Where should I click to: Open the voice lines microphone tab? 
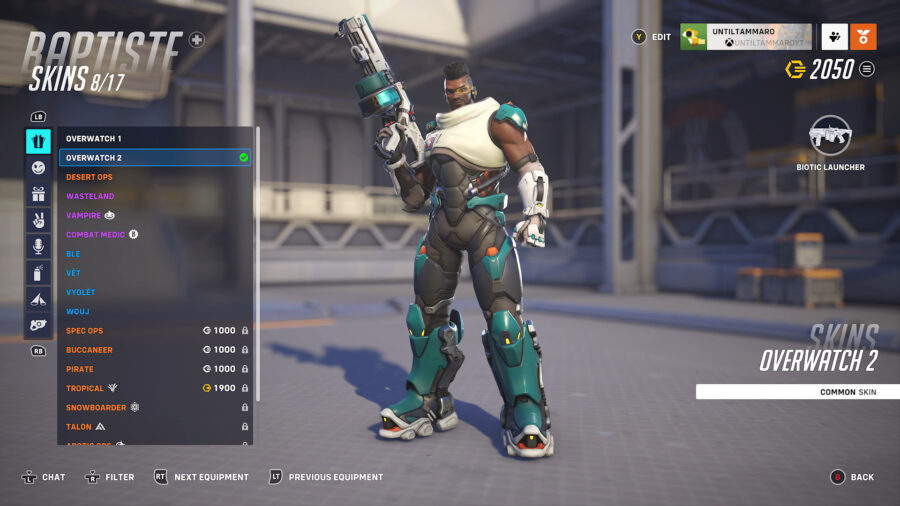coord(38,246)
